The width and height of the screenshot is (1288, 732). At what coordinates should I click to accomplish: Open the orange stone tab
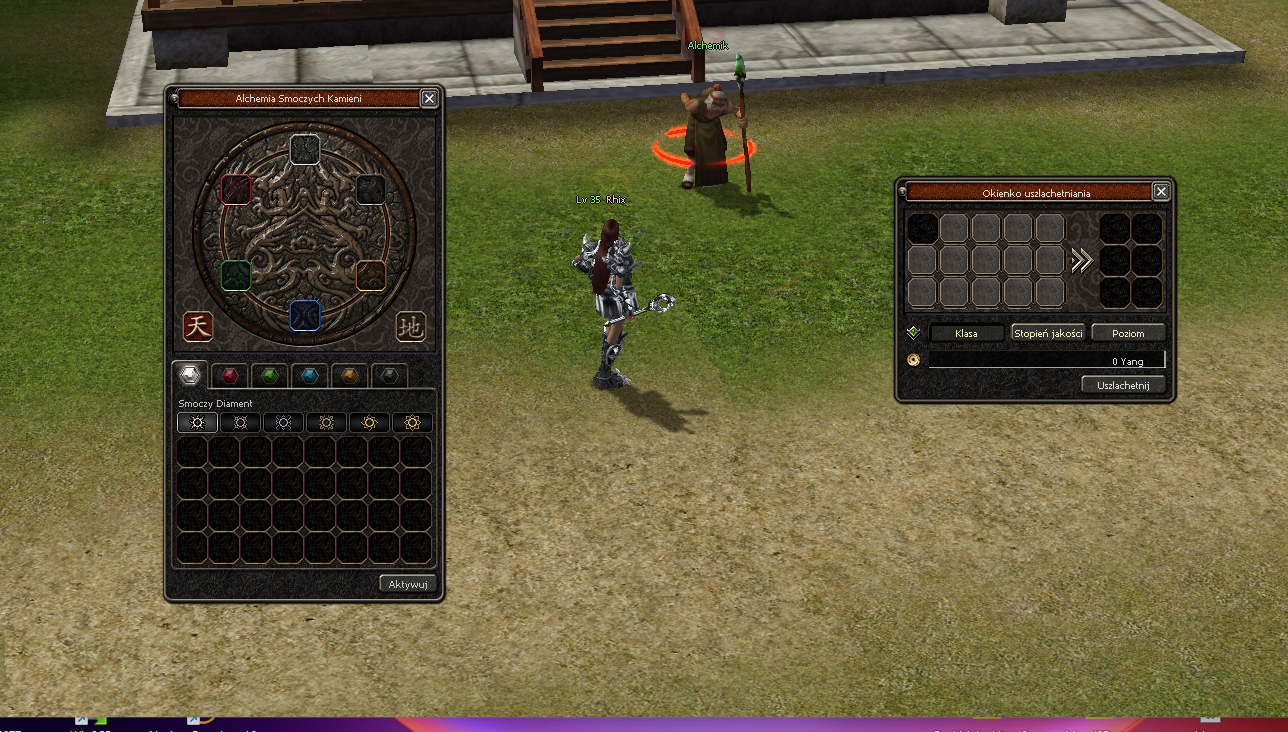[x=350, y=376]
